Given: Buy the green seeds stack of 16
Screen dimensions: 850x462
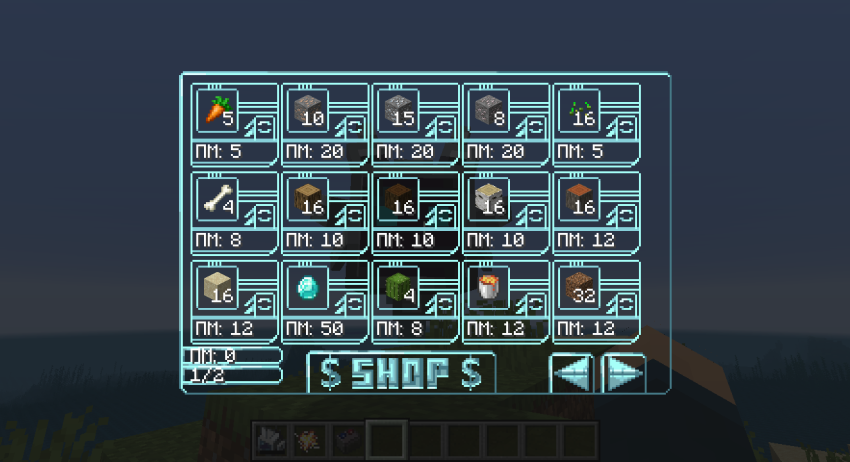Looking at the screenshot, I should pos(577,110).
